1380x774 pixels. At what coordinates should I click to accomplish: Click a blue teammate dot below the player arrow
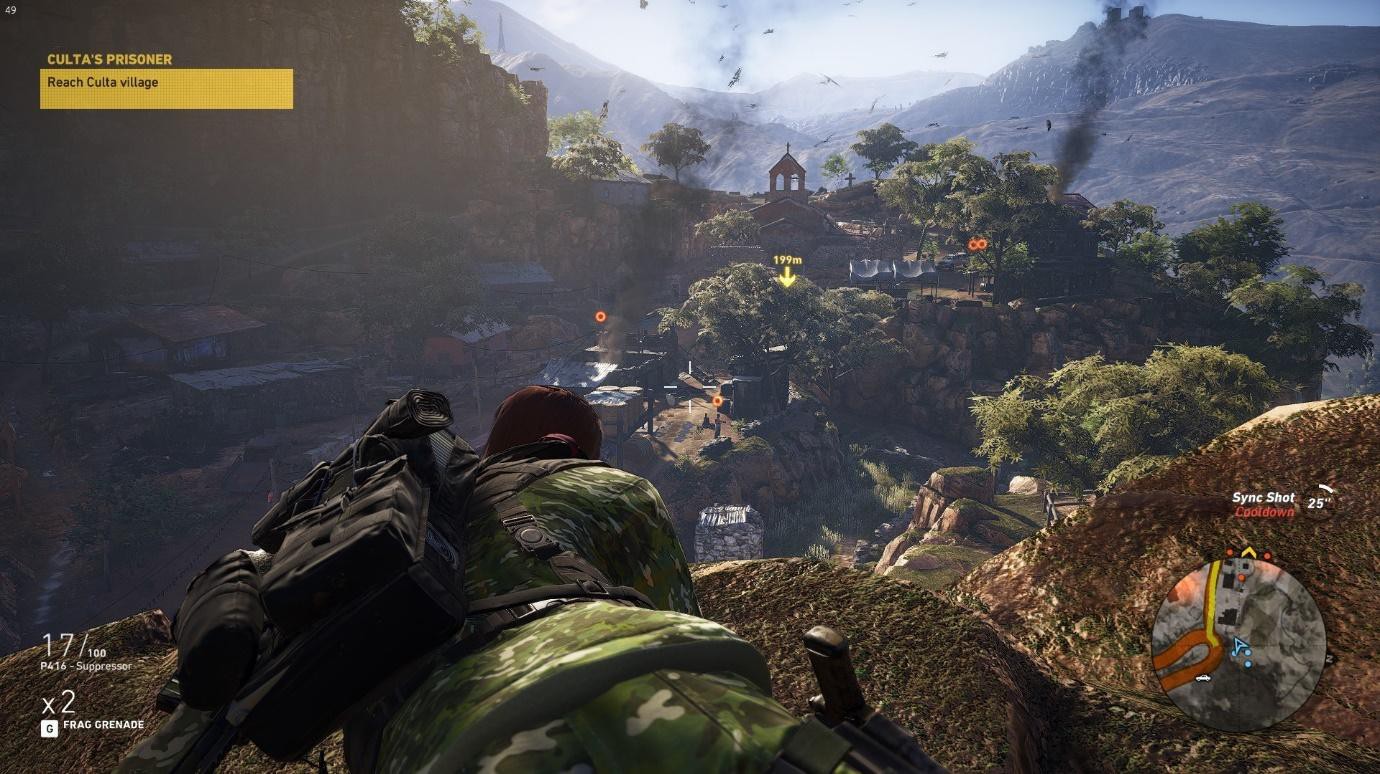(1248, 663)
